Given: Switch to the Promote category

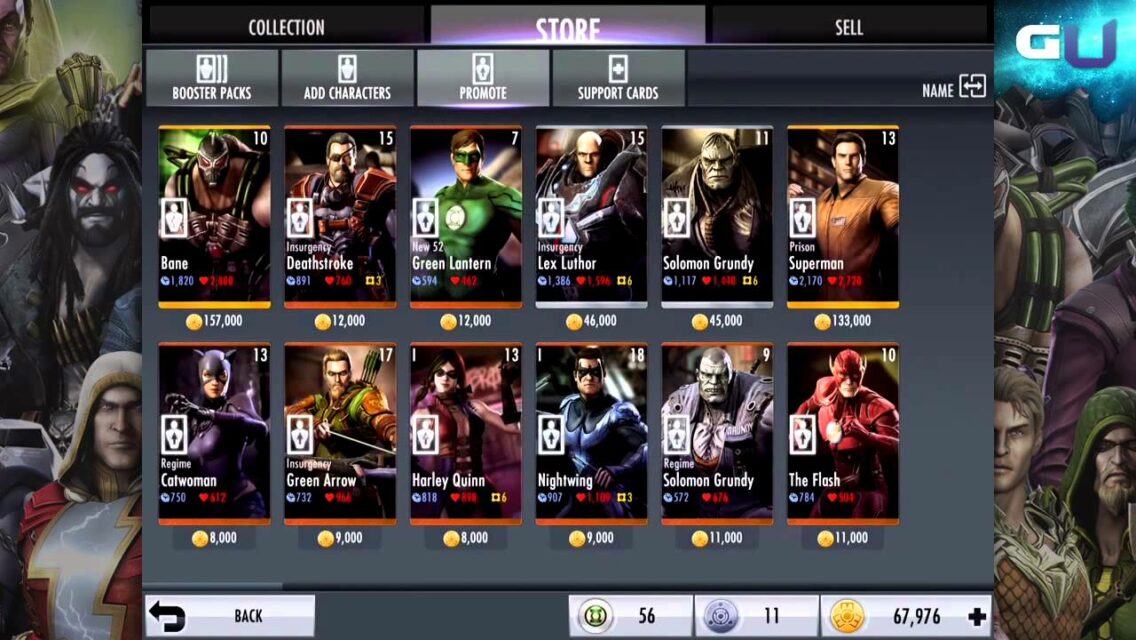Looking at the screenshot, I should 483,78.
